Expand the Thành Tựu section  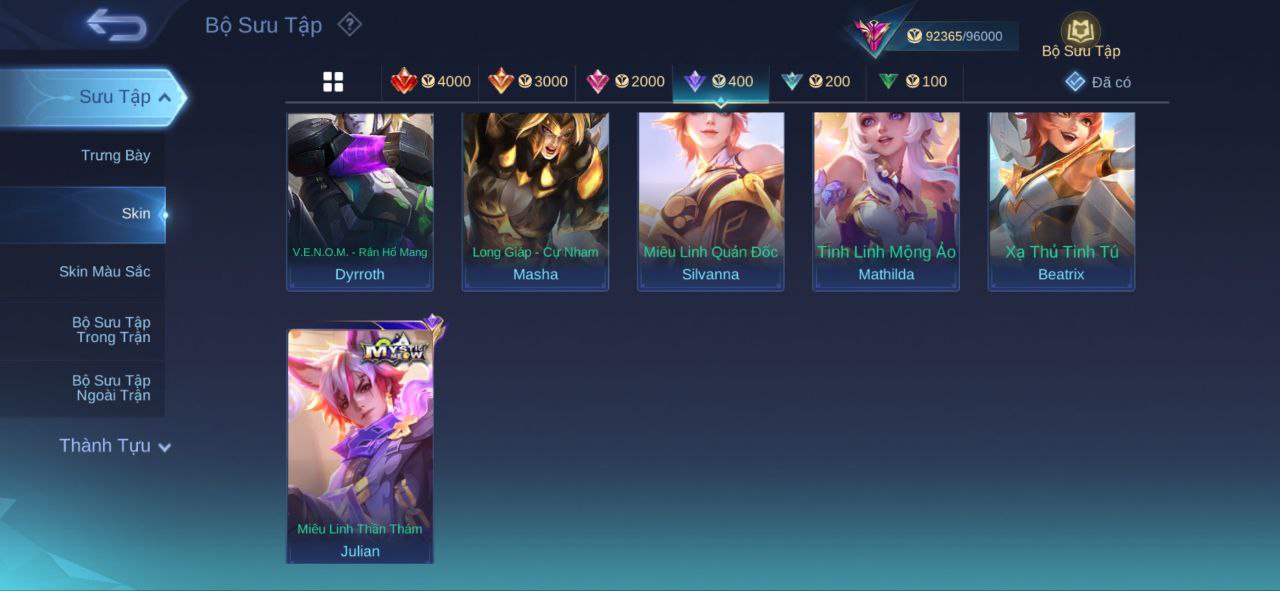[115, 446]
